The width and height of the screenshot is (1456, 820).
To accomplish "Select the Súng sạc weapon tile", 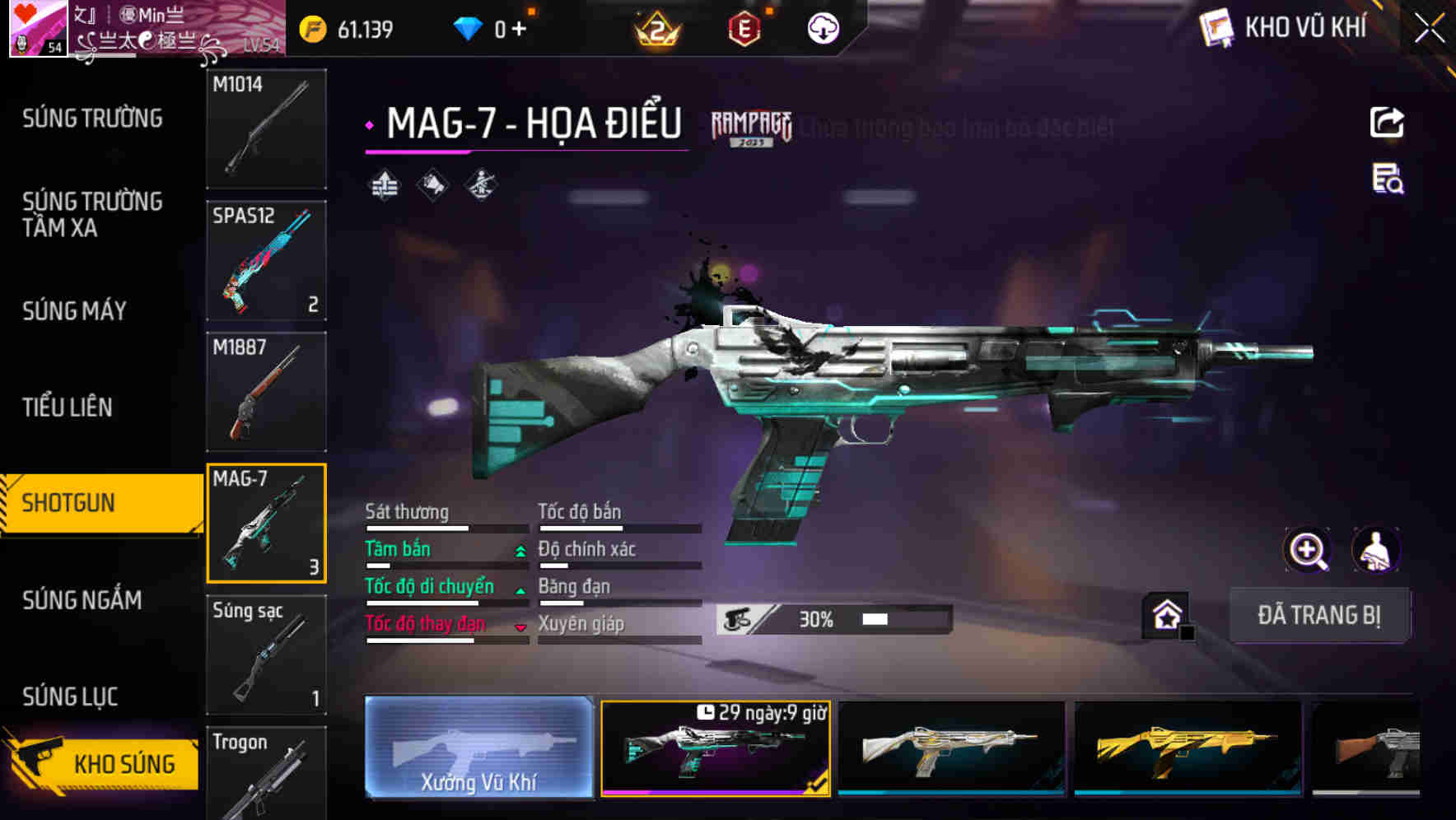I will pyautogui.click(x=266, y=655).
